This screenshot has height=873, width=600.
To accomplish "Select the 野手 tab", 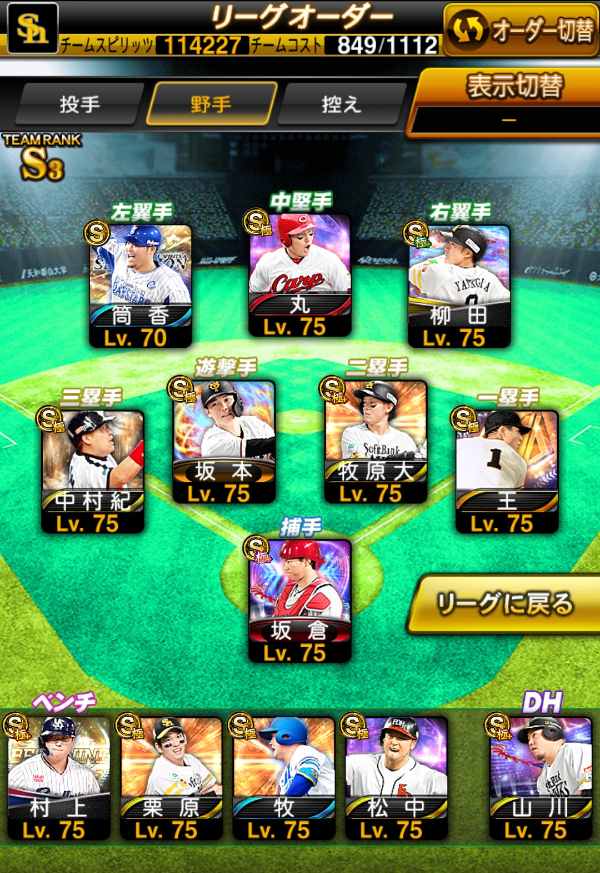I will click(x=211, y=105).
